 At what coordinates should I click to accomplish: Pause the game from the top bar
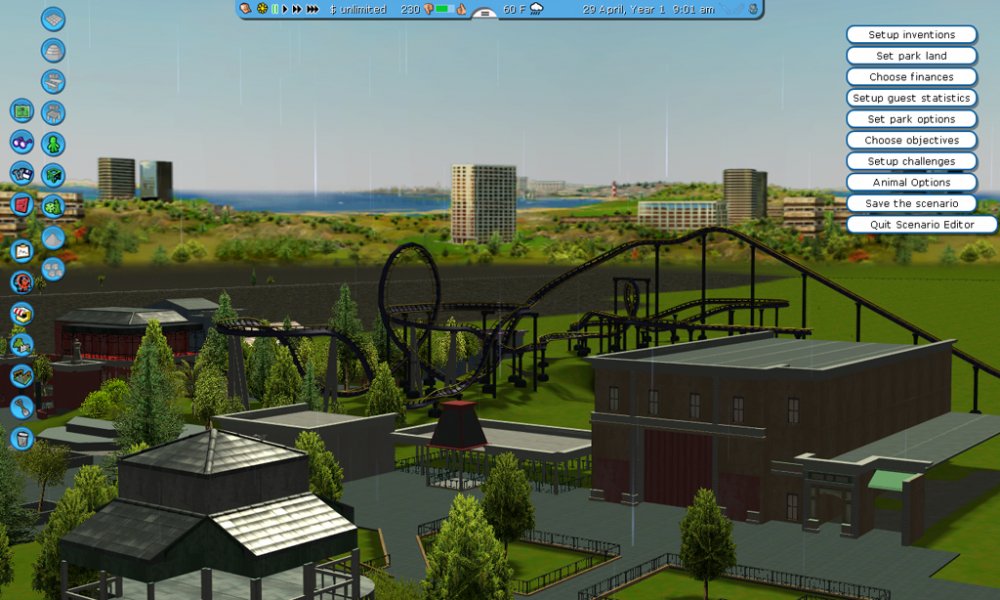(275, 9)
